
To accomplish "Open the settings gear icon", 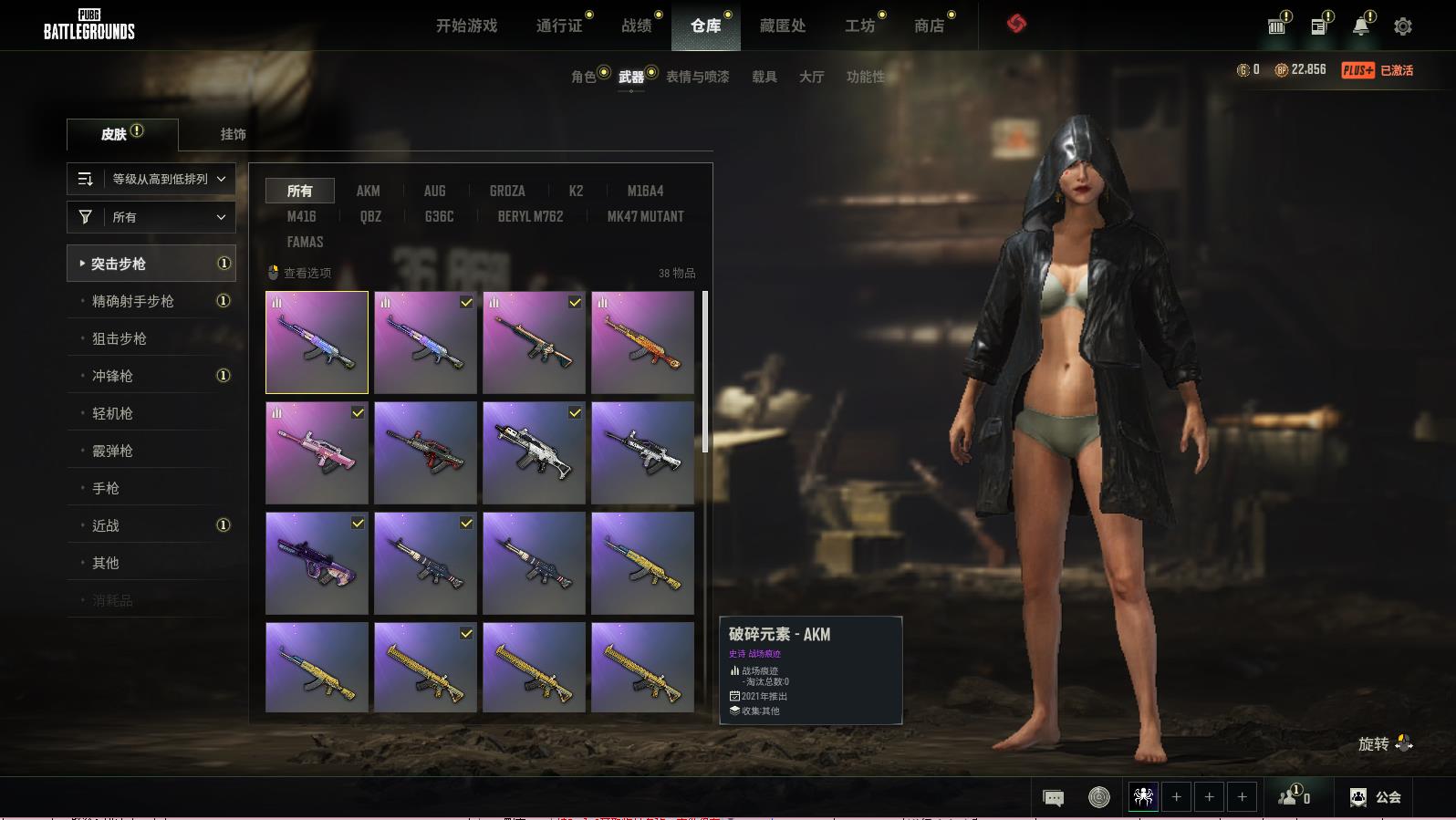I will [1403, 26].
